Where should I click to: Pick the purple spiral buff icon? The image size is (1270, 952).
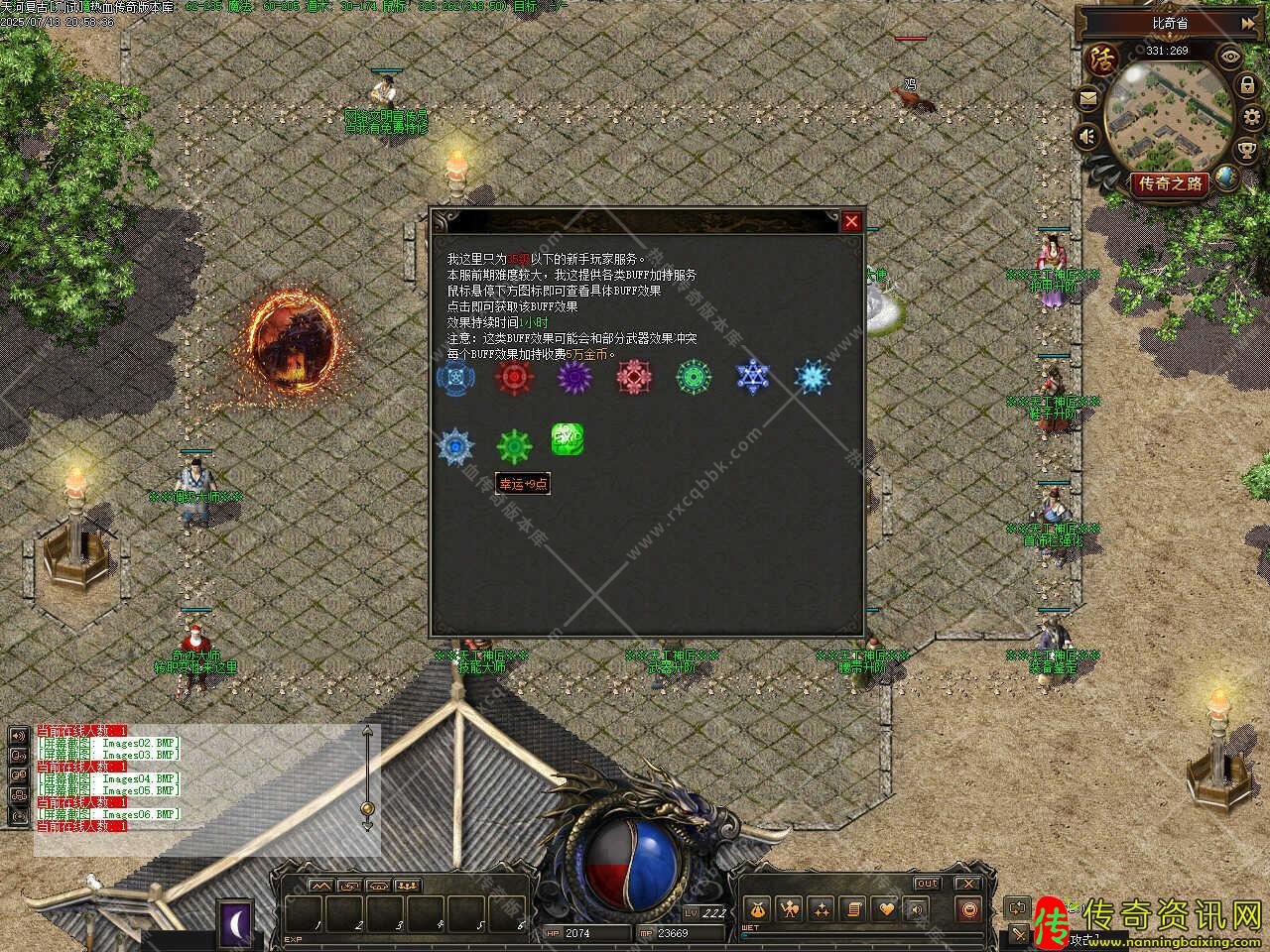[574, 377]
